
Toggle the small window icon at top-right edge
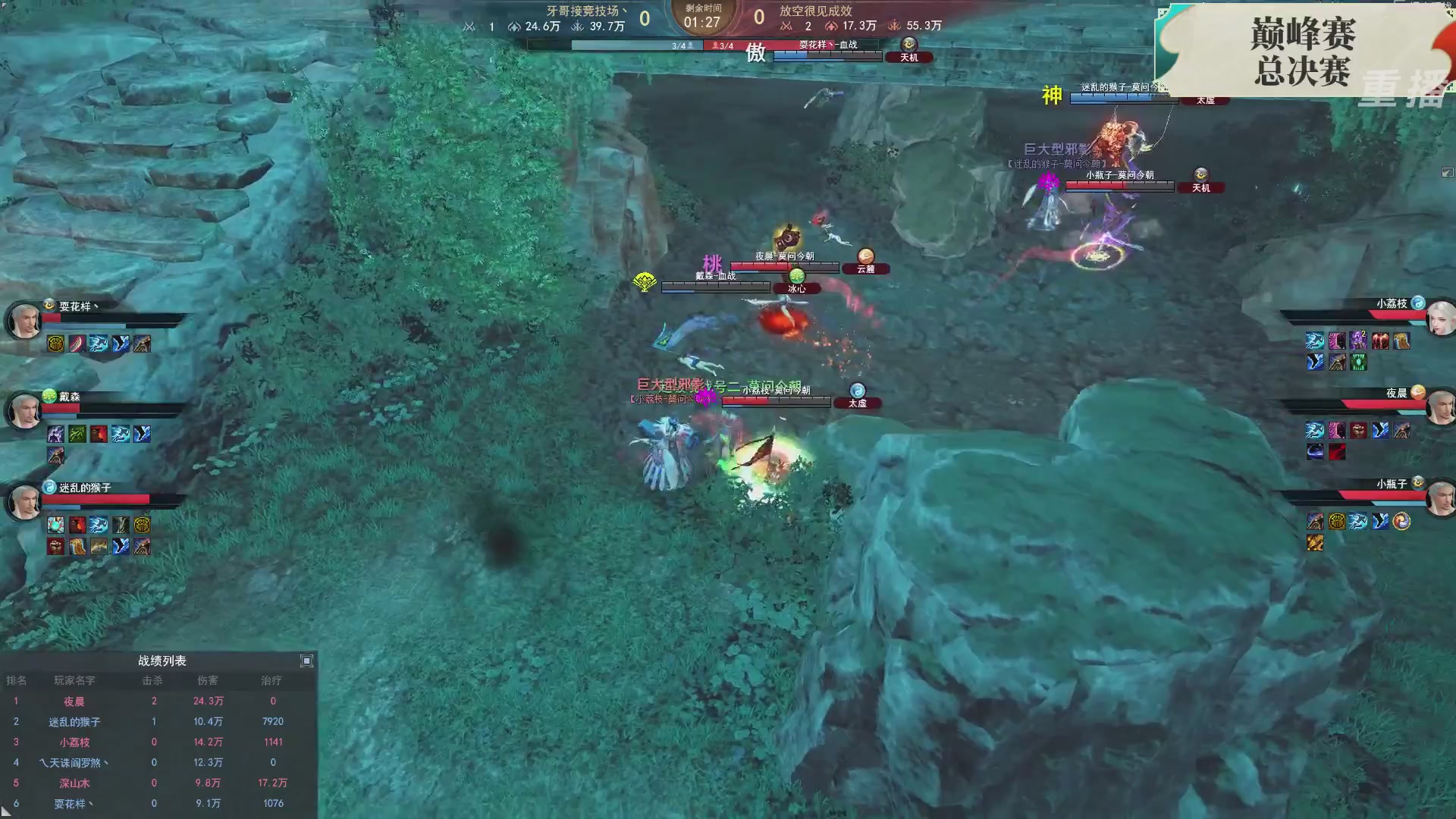click(x=1447, y=173)
